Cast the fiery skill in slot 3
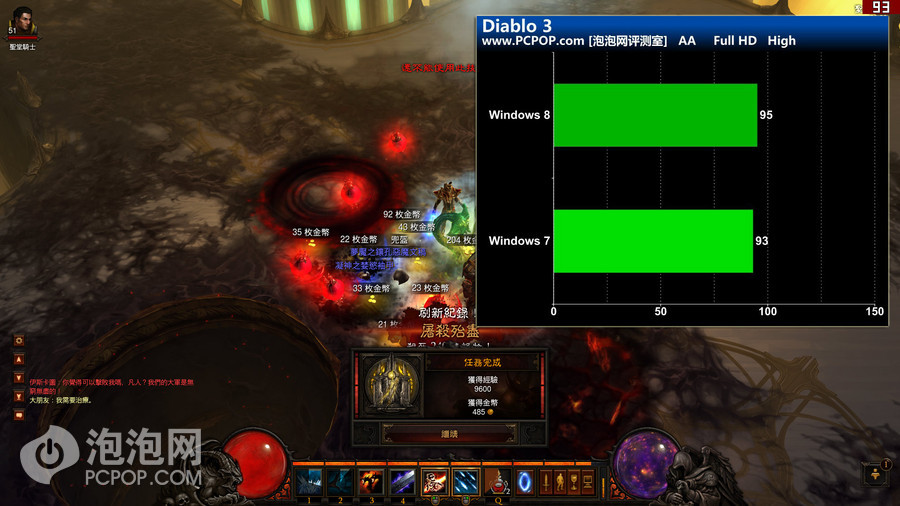This screenshot has height=506, width=900. [x=371, y=482]
